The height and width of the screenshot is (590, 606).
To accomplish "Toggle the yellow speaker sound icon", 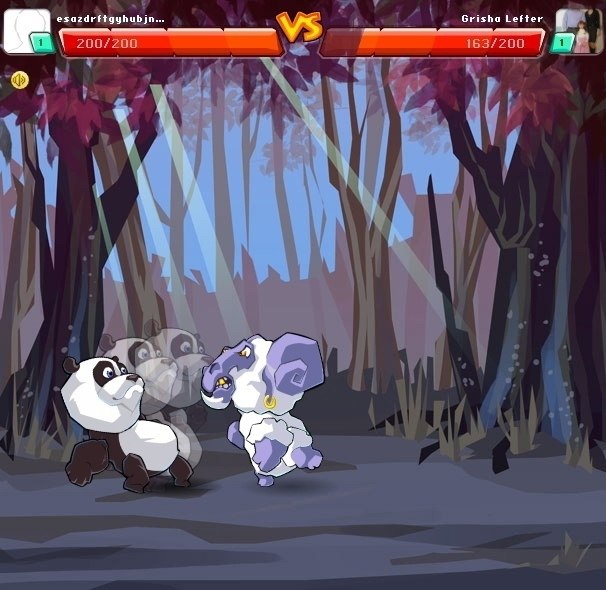I will [19, 80].
